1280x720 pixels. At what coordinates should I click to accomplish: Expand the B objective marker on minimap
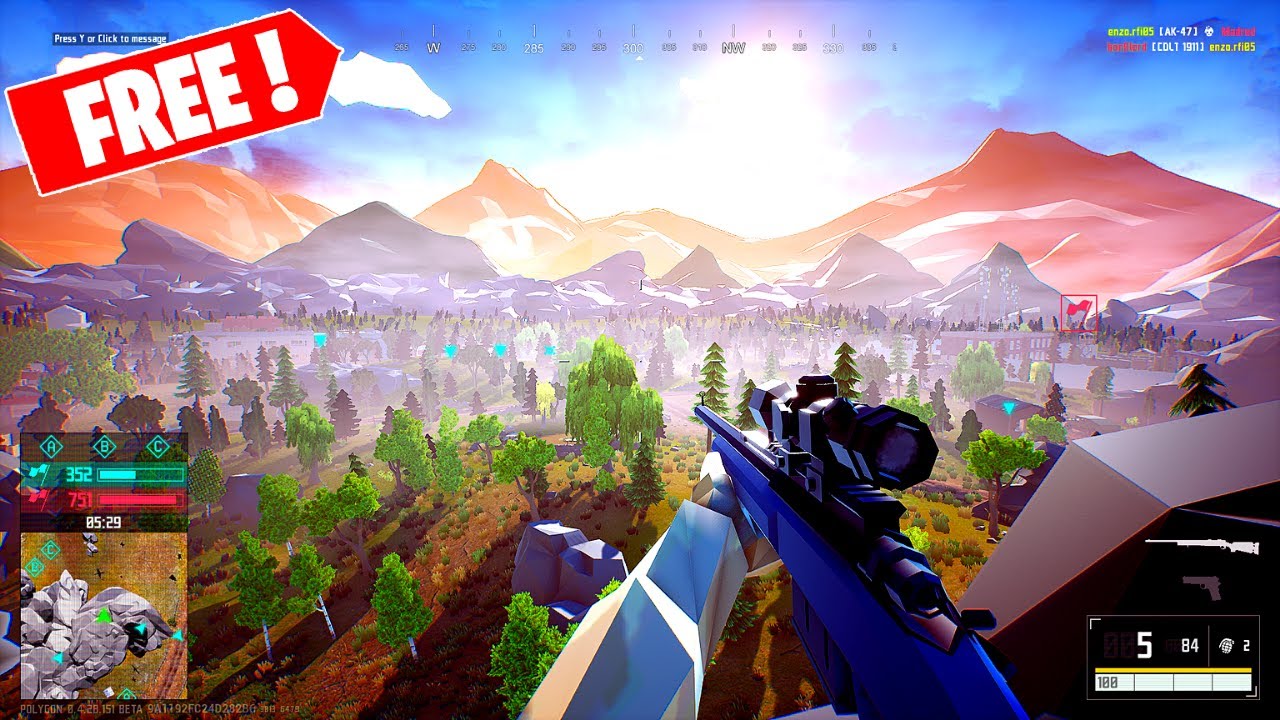click(34, 567)
